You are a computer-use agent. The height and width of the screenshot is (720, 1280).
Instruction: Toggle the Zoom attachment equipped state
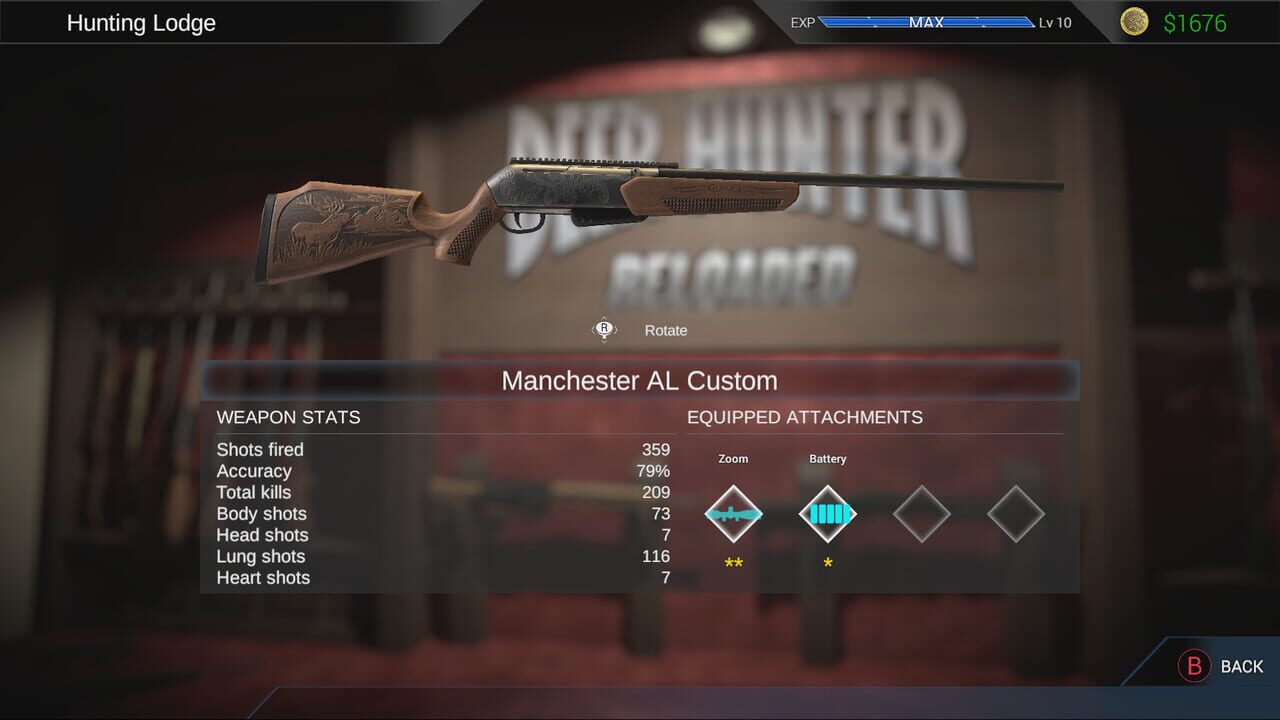733,514
